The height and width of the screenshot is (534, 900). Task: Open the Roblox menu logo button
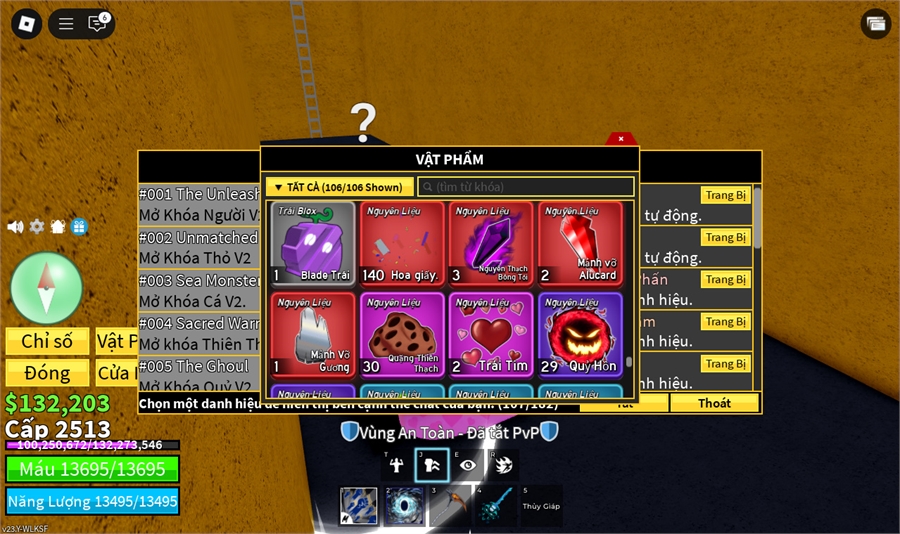click(x=29, y=23)
